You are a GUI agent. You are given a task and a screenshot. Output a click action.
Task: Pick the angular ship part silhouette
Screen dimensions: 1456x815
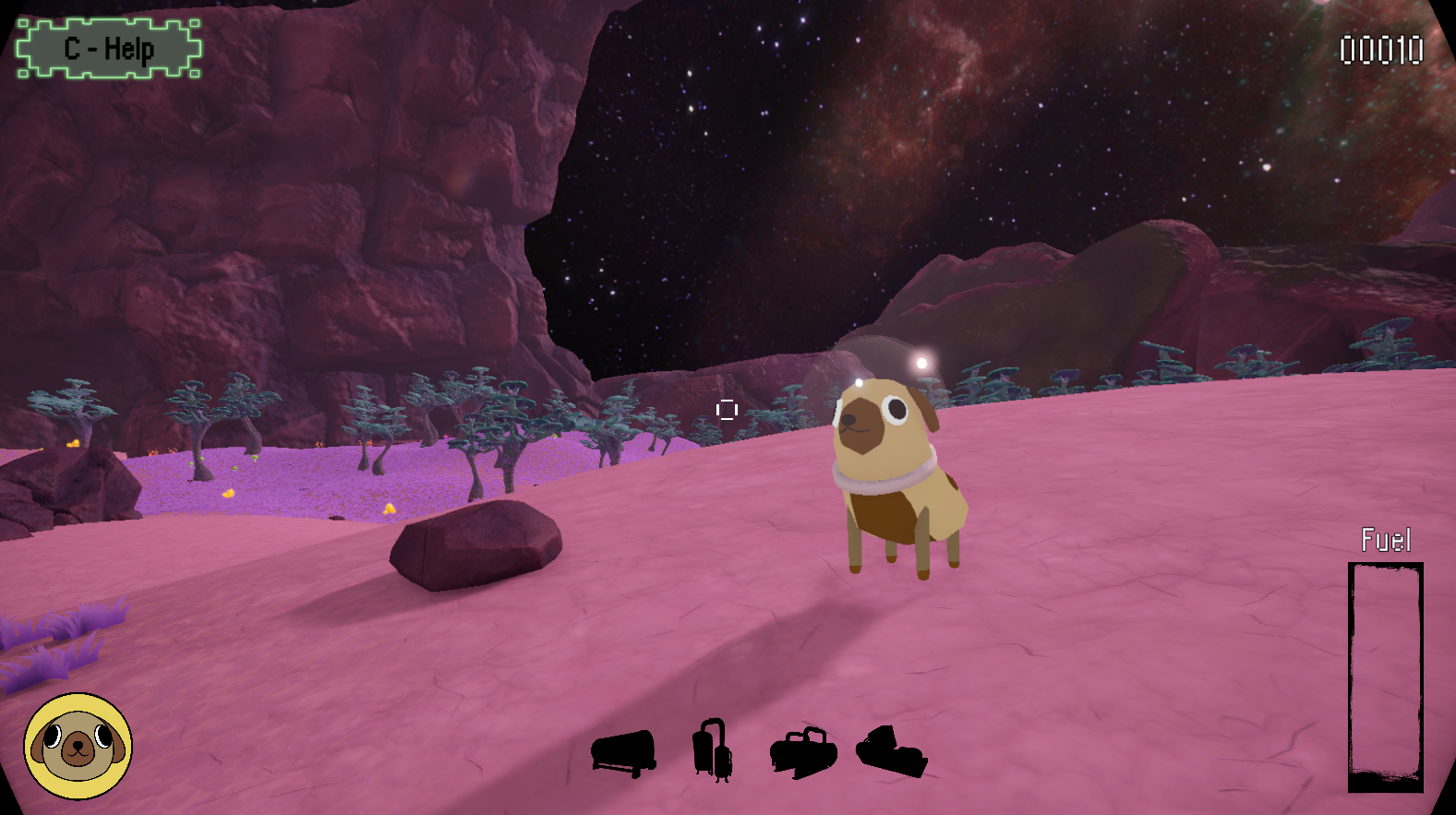pos(891,751)
